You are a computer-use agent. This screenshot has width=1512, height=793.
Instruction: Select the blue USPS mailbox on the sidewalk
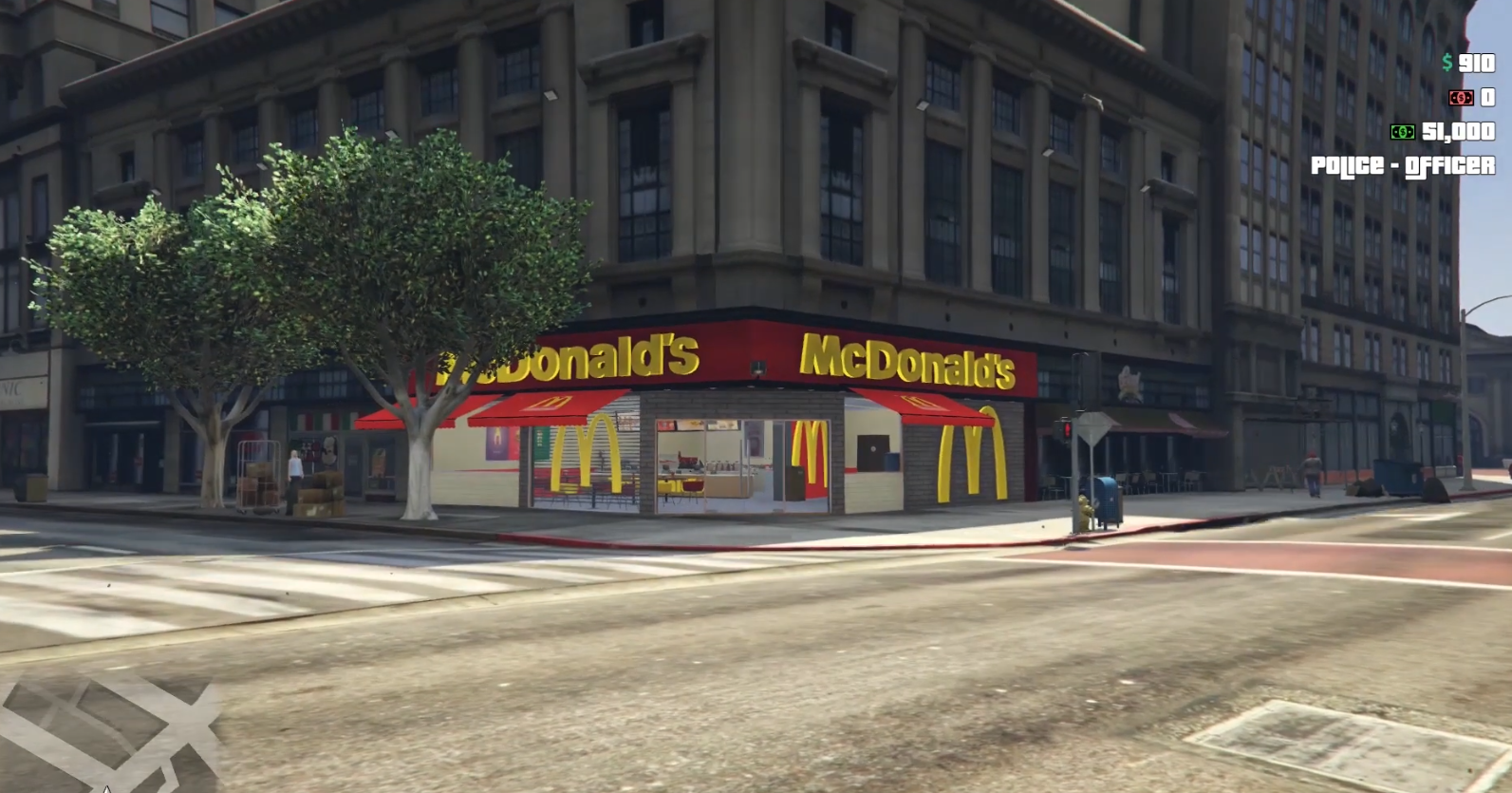(1108, 499)
